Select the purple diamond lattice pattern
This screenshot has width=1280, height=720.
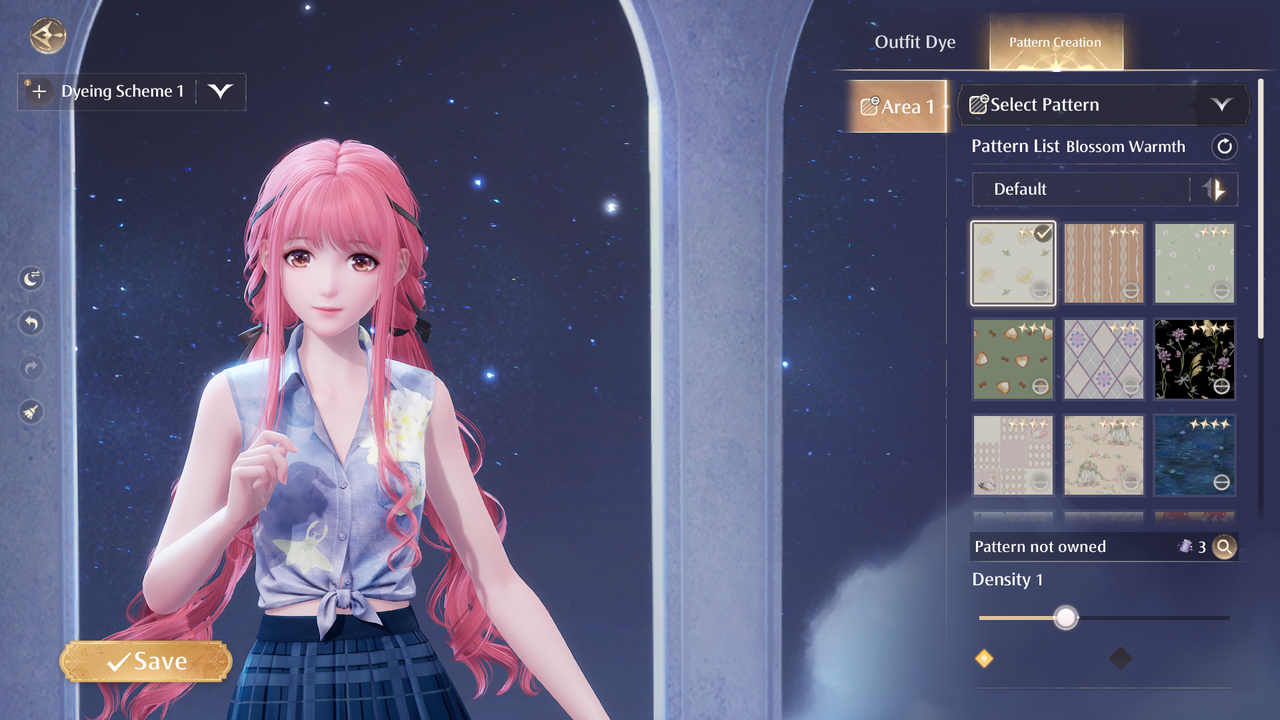pyautogui.click(x=1104, y=359)
